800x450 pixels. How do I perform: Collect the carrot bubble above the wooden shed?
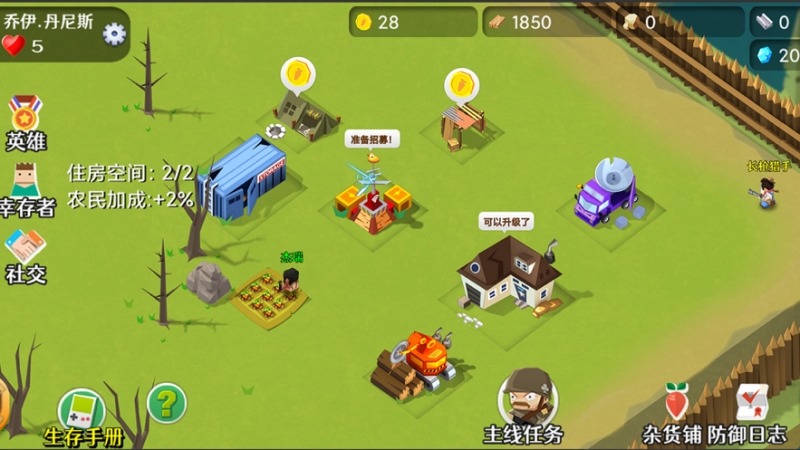pyautogui.click(x=462, y=82)
